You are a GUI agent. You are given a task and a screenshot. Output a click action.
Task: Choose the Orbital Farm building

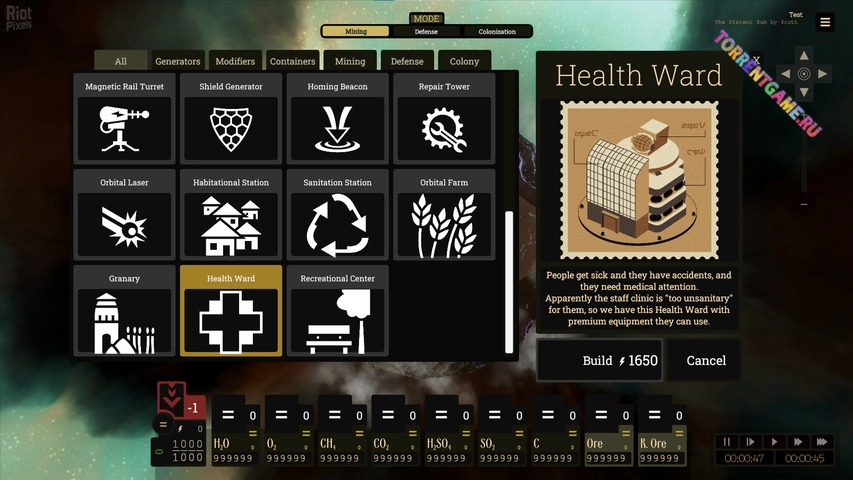[x=444, y=214]
